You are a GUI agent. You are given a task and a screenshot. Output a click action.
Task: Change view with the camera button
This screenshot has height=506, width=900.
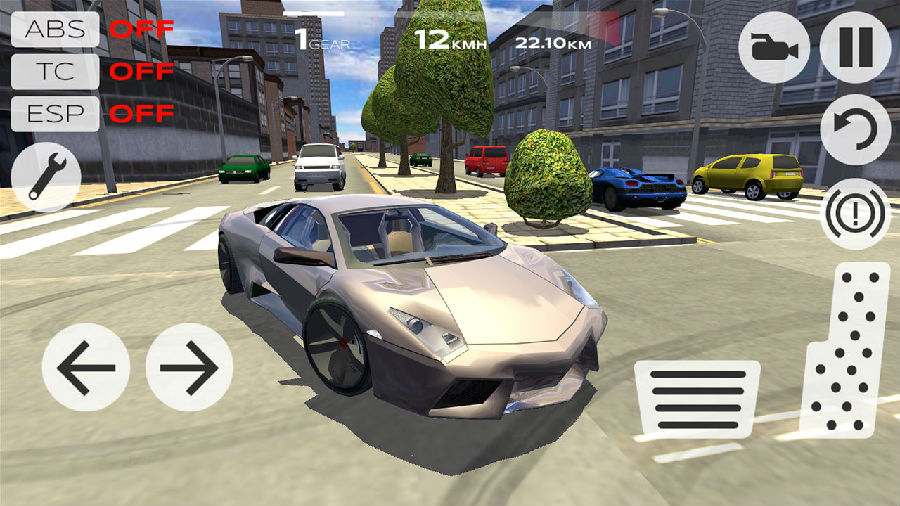tap(774, 47)
